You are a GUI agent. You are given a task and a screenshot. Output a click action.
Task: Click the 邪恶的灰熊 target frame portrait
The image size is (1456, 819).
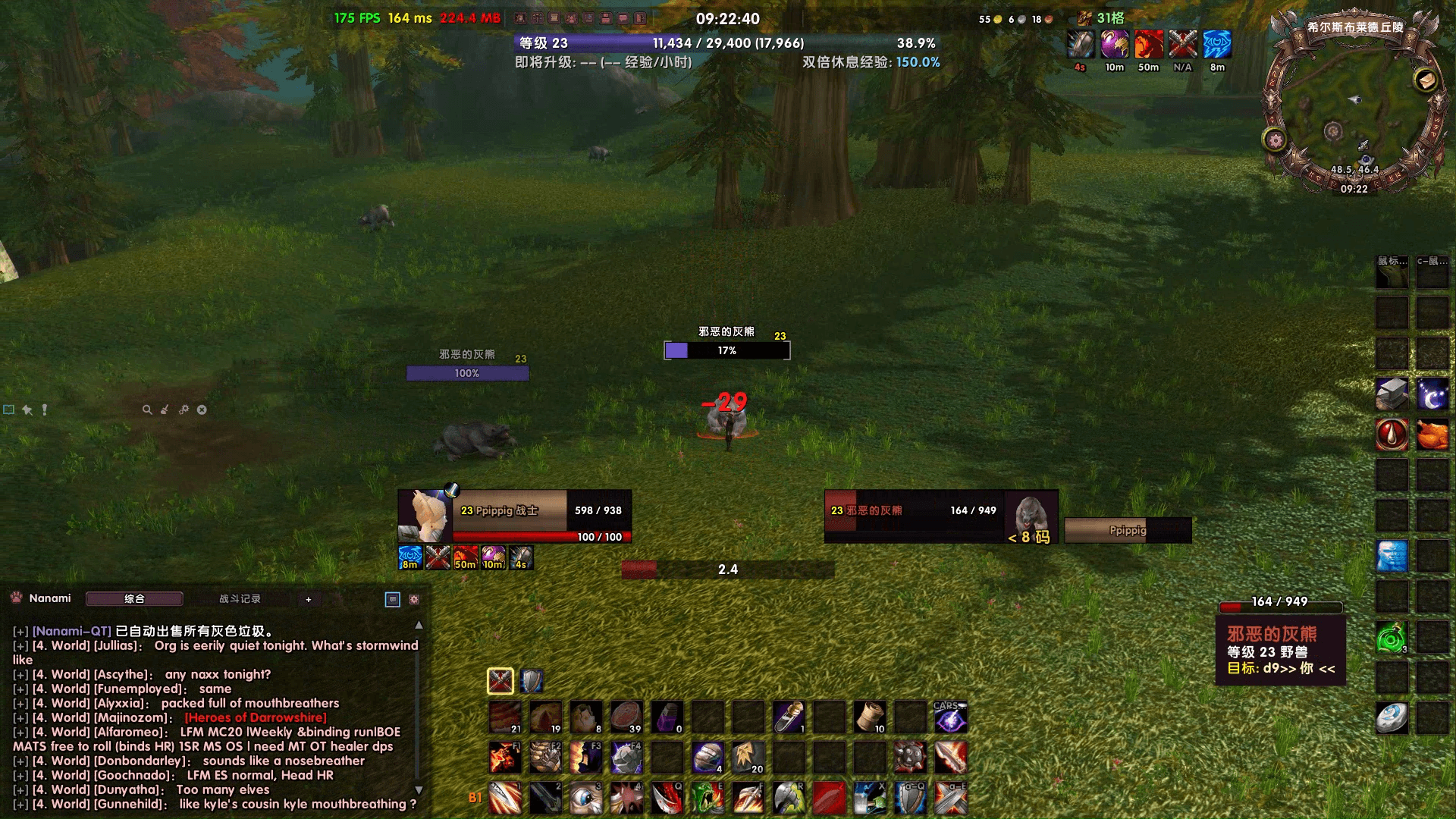tap(1031, 516)
